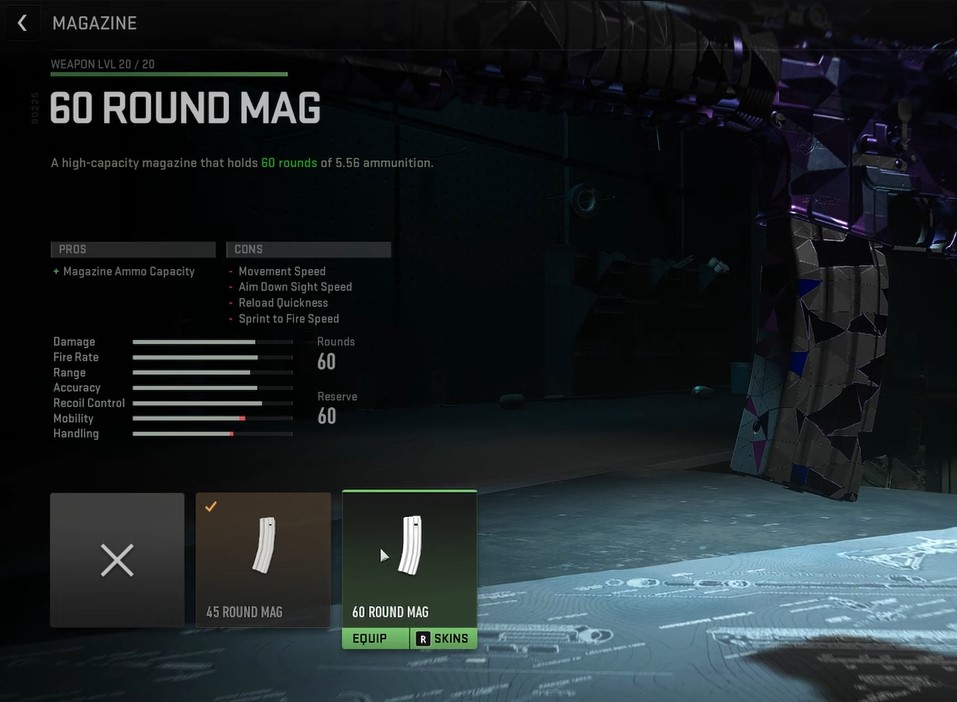This screenshot has height=702, width=957.
Task: Go back using the top-left arrow
Action: [x=22, y=23]
